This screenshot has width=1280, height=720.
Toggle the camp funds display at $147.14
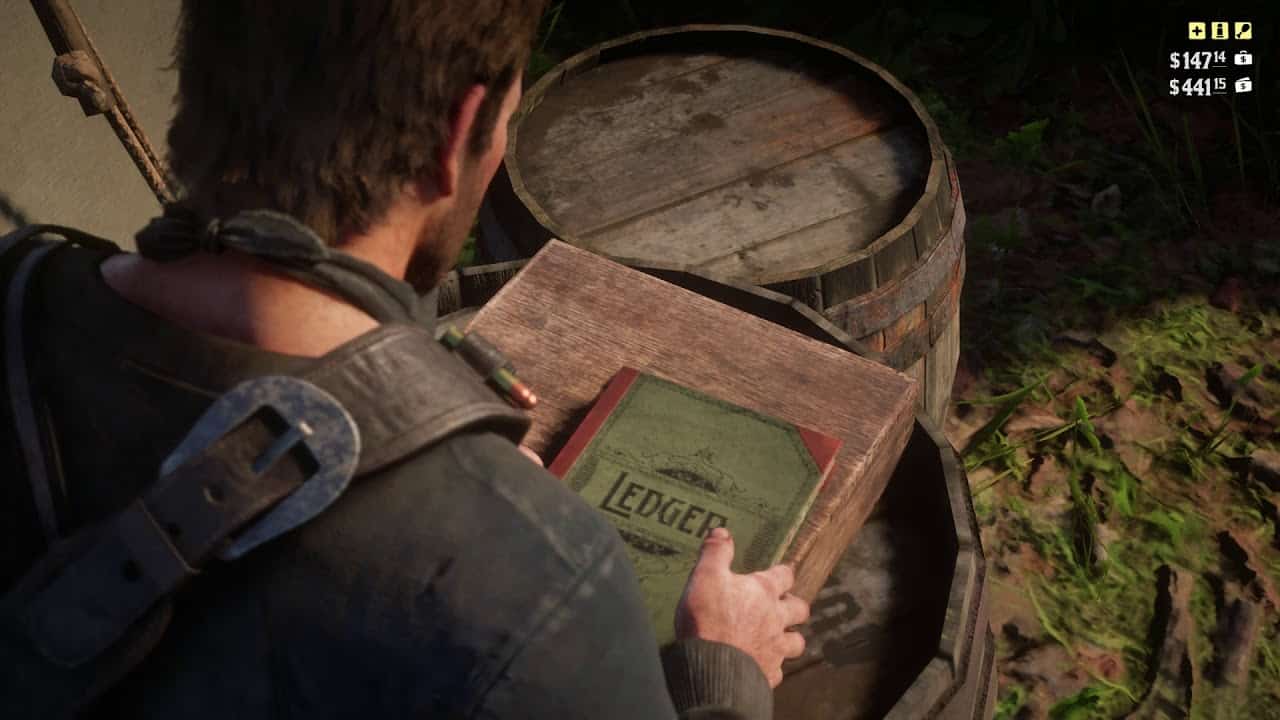1197,60
